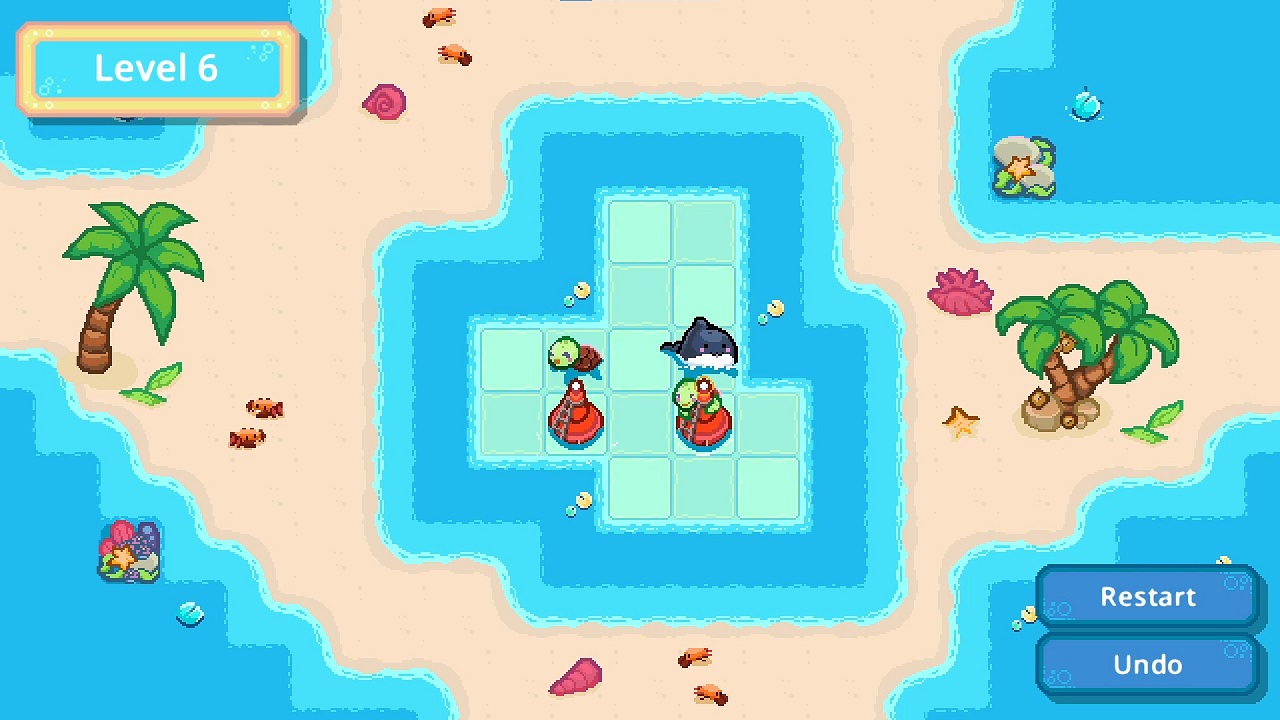Select the pink spiral shell near the top
This screenshot has height=720, width=1280.
386,103
